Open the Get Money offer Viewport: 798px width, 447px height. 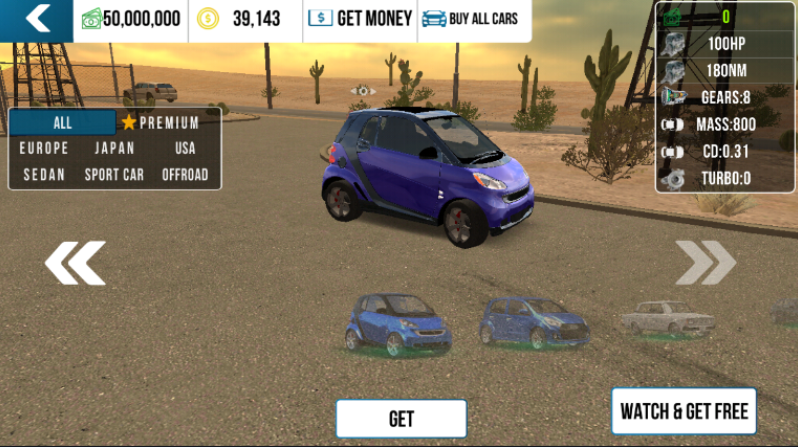360,19
